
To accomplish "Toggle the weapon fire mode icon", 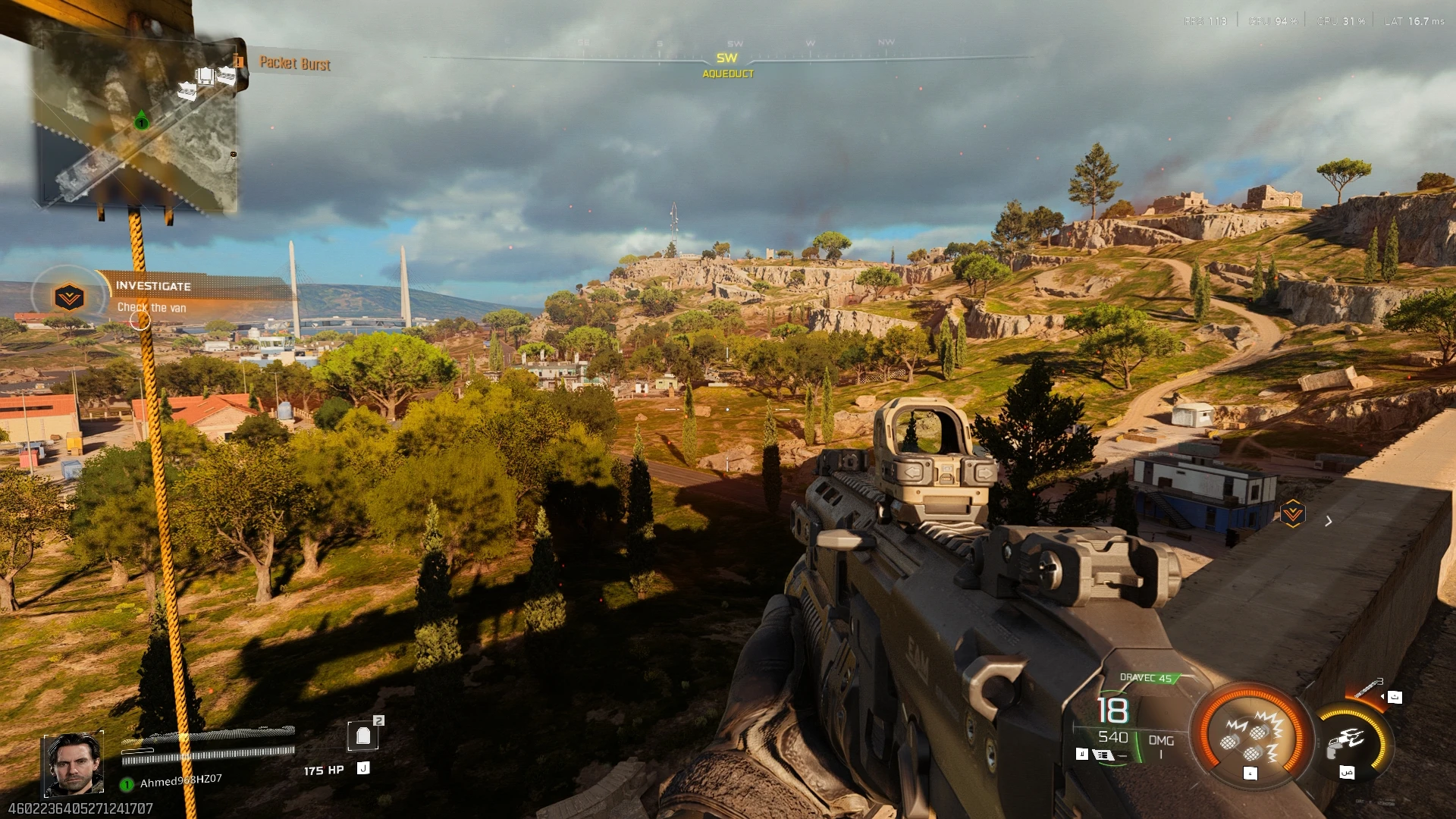I will pyautogui.click(x=1104, y=755).
